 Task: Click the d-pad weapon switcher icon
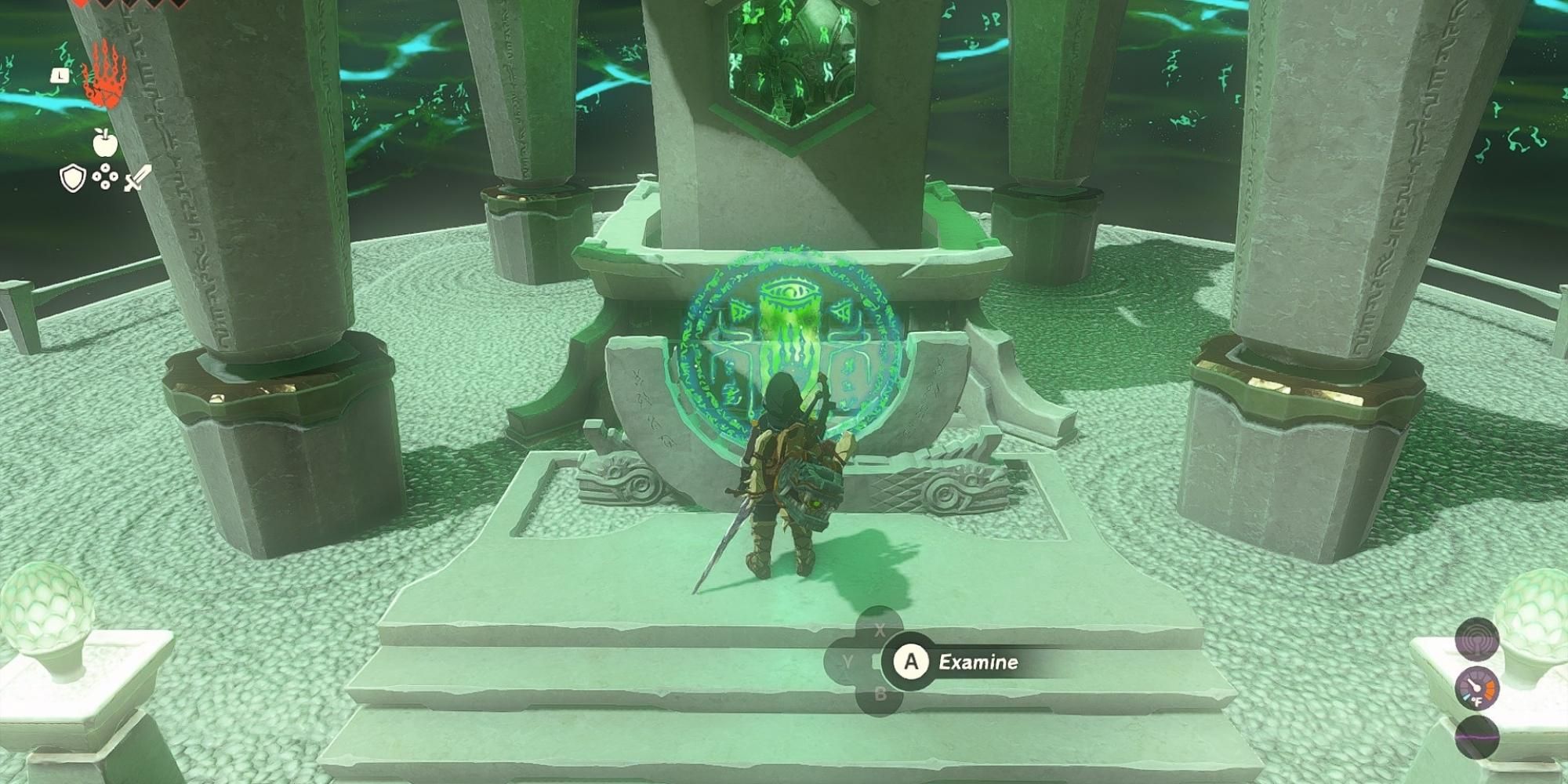(x=105, y=176)
